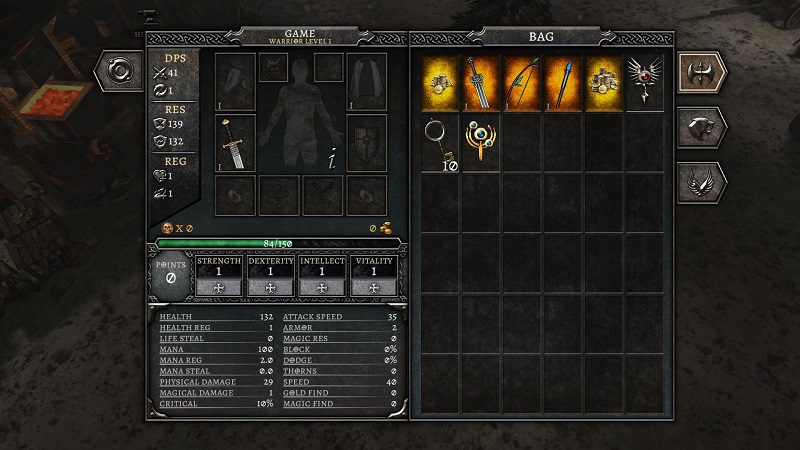Add a point to Strength
The image size is (800, 450).
coord(219,287)
